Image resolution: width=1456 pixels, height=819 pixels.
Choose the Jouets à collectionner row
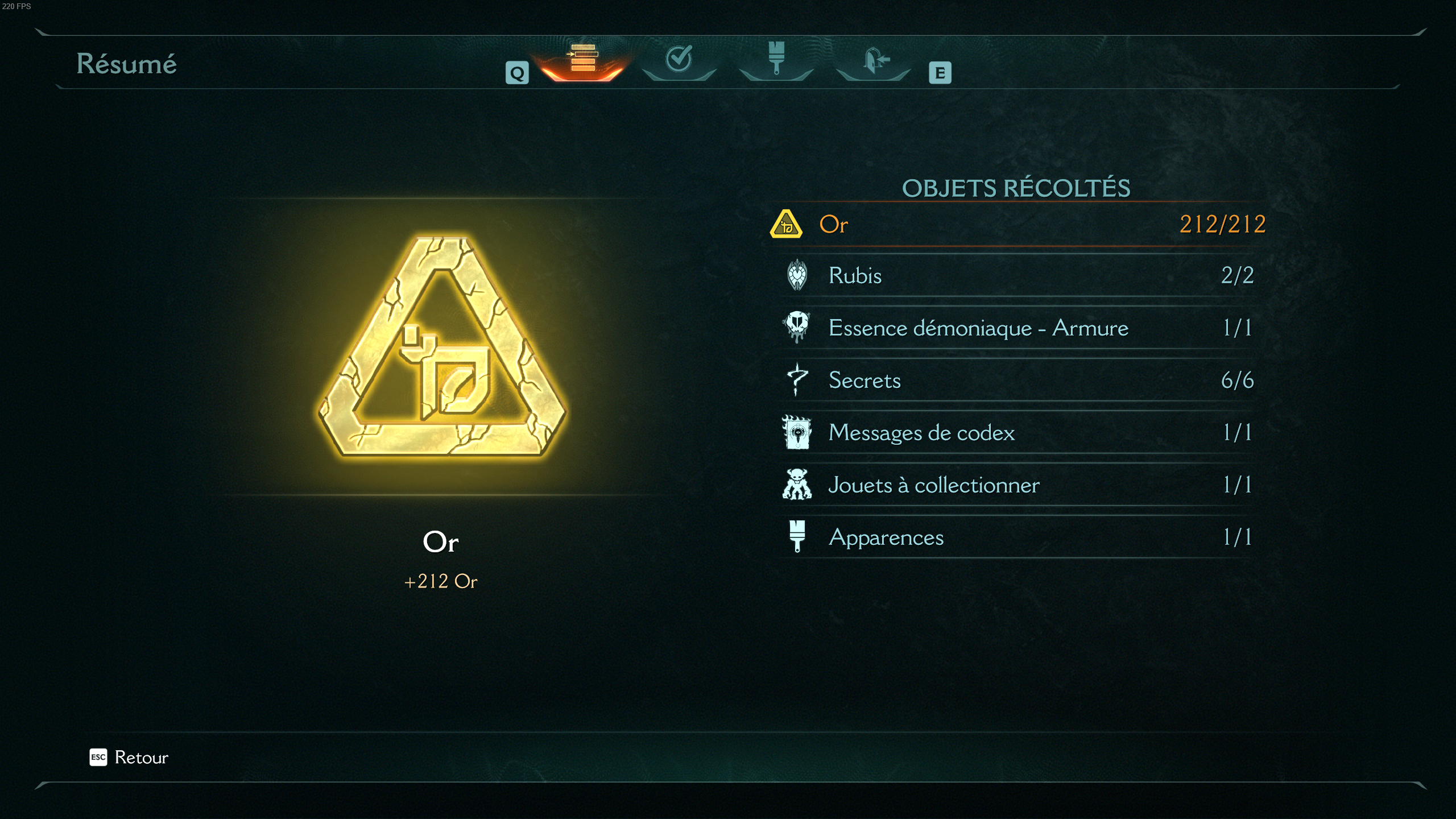[1017, 485]
